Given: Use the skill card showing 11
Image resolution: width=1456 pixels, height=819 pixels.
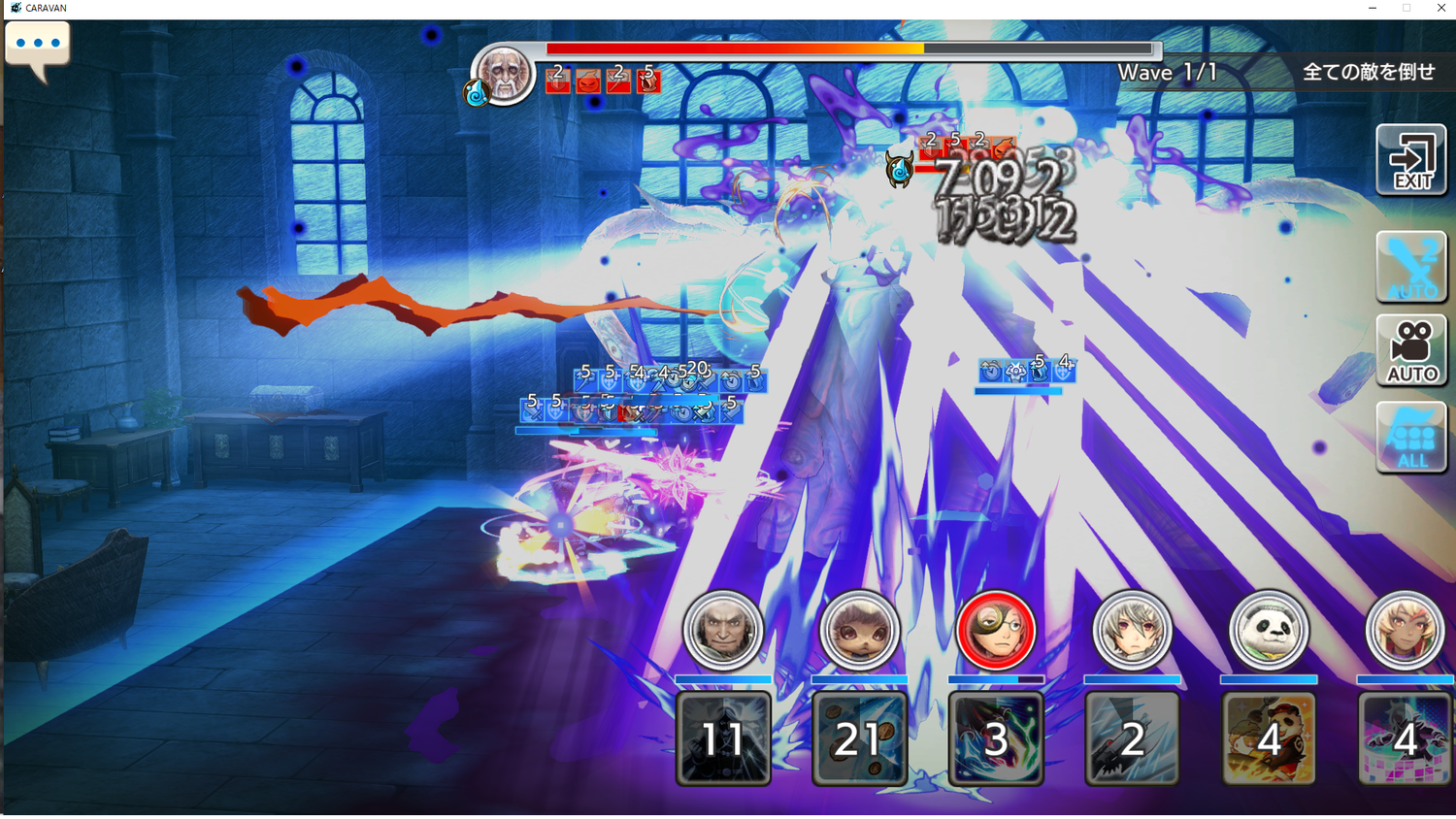Looking at the screenshot, I should pyautogui.click(x=723, y=737).
